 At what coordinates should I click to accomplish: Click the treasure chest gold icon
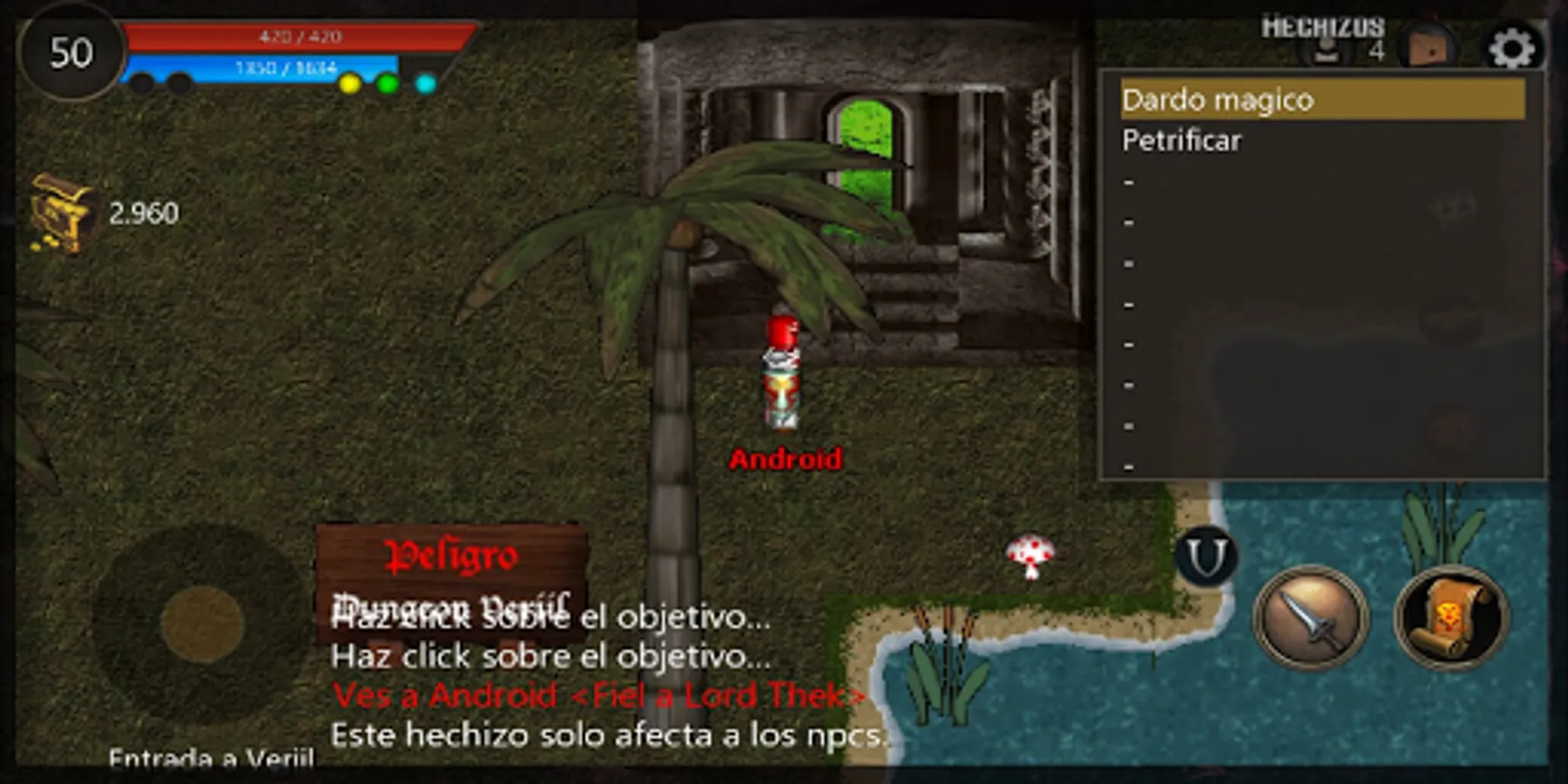61,212
